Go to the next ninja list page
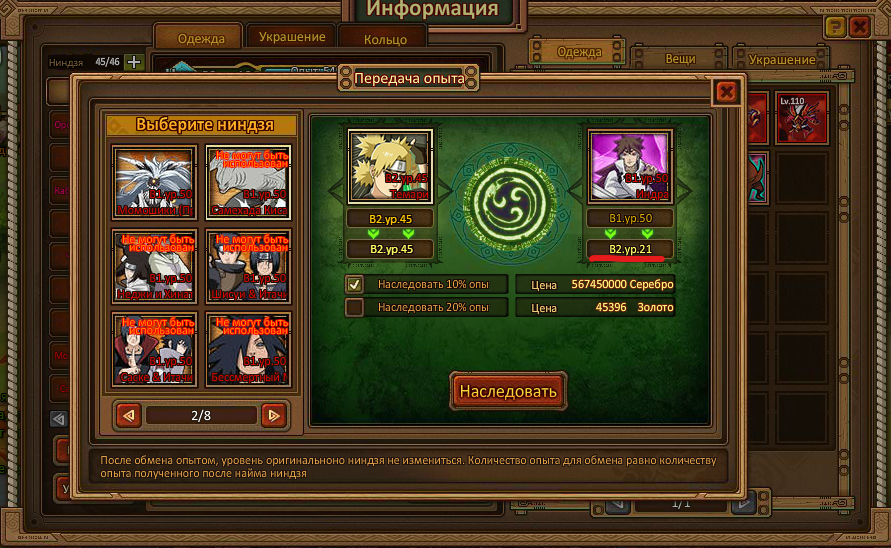 tap(273, 414)
